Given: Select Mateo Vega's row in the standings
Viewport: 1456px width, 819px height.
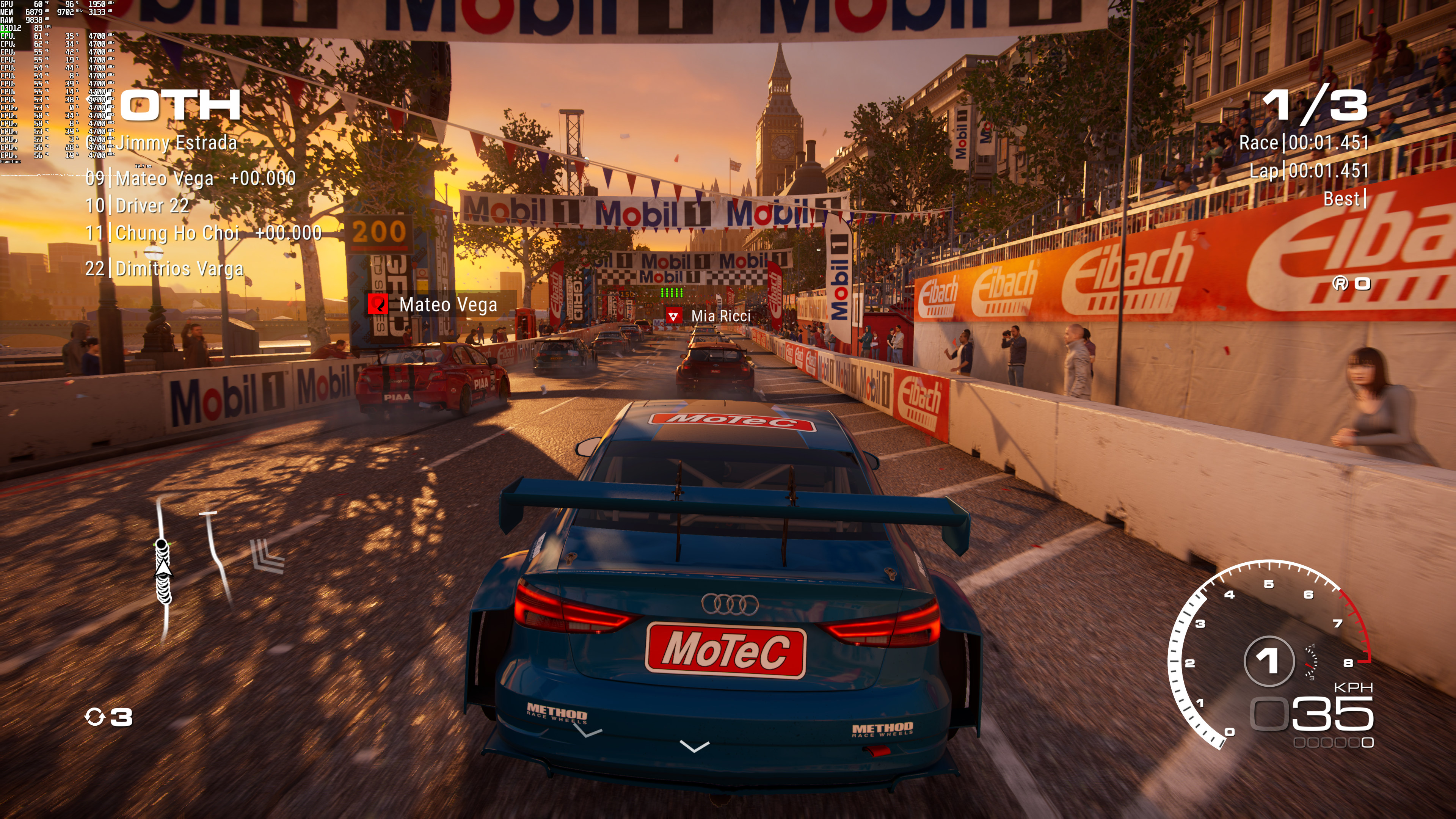Looking at the screenshot, I should [190, 179].
